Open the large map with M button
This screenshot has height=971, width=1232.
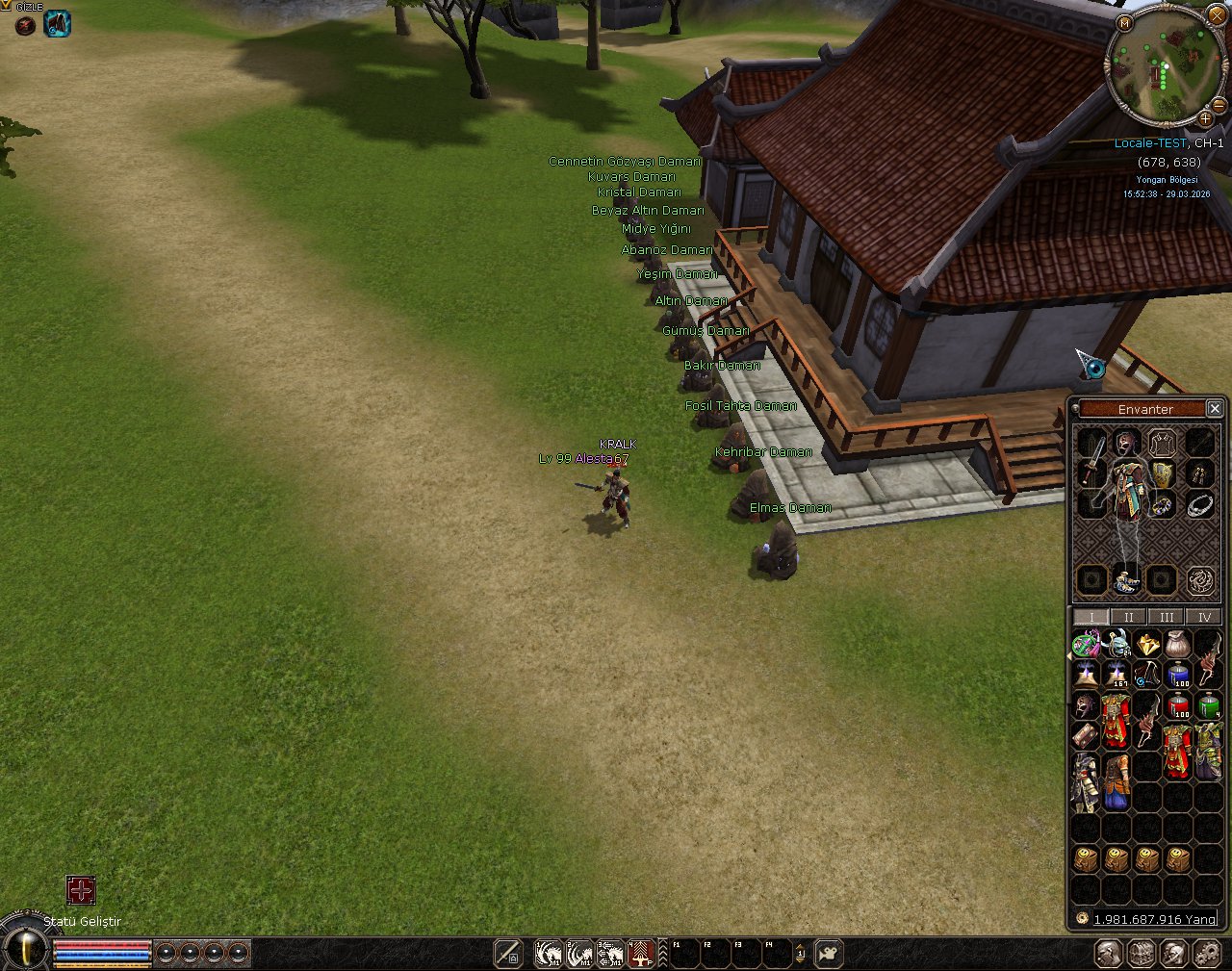[1124, 22]
